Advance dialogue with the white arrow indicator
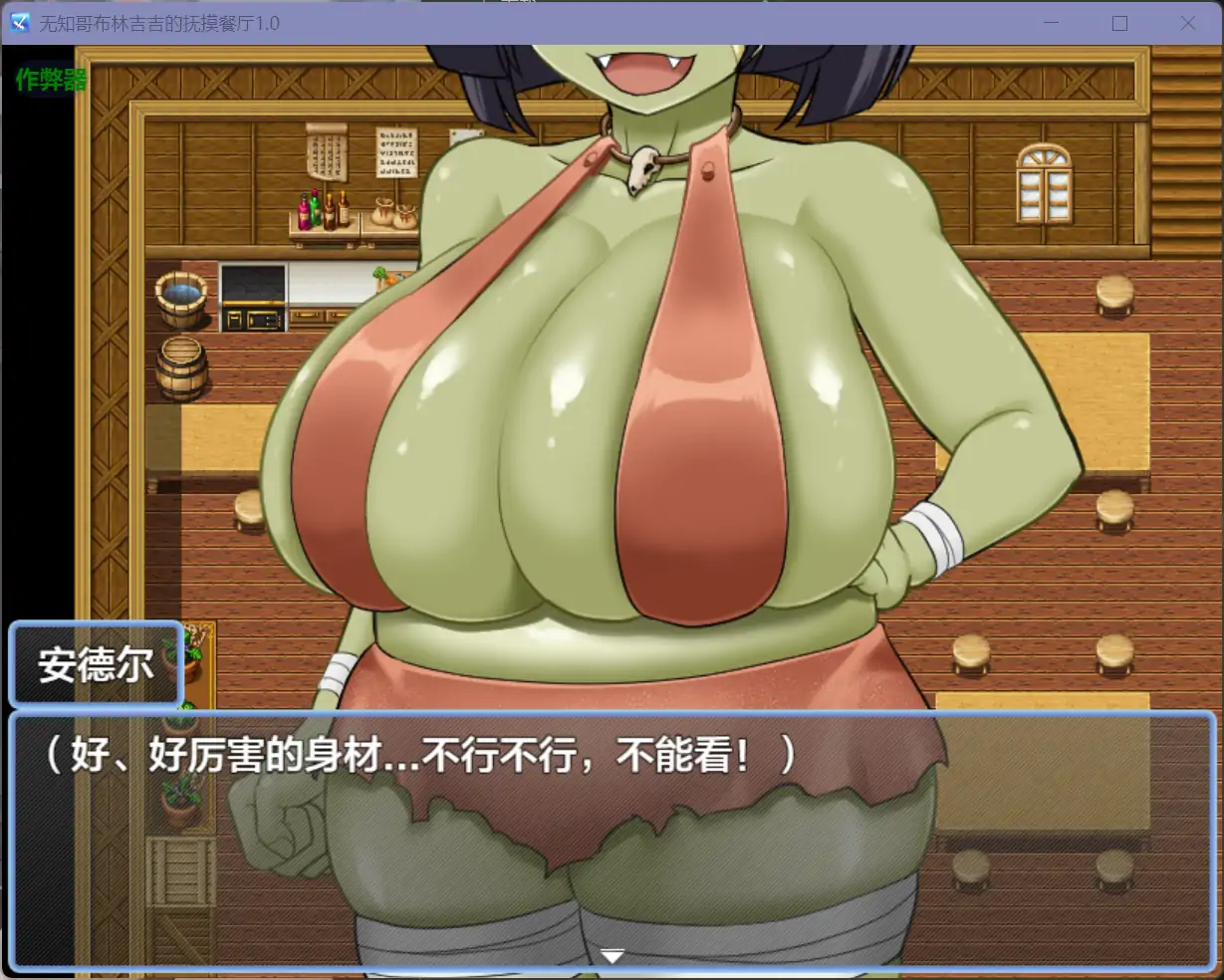The width and height of the screenshot is (1224, 980). point(612,956)
